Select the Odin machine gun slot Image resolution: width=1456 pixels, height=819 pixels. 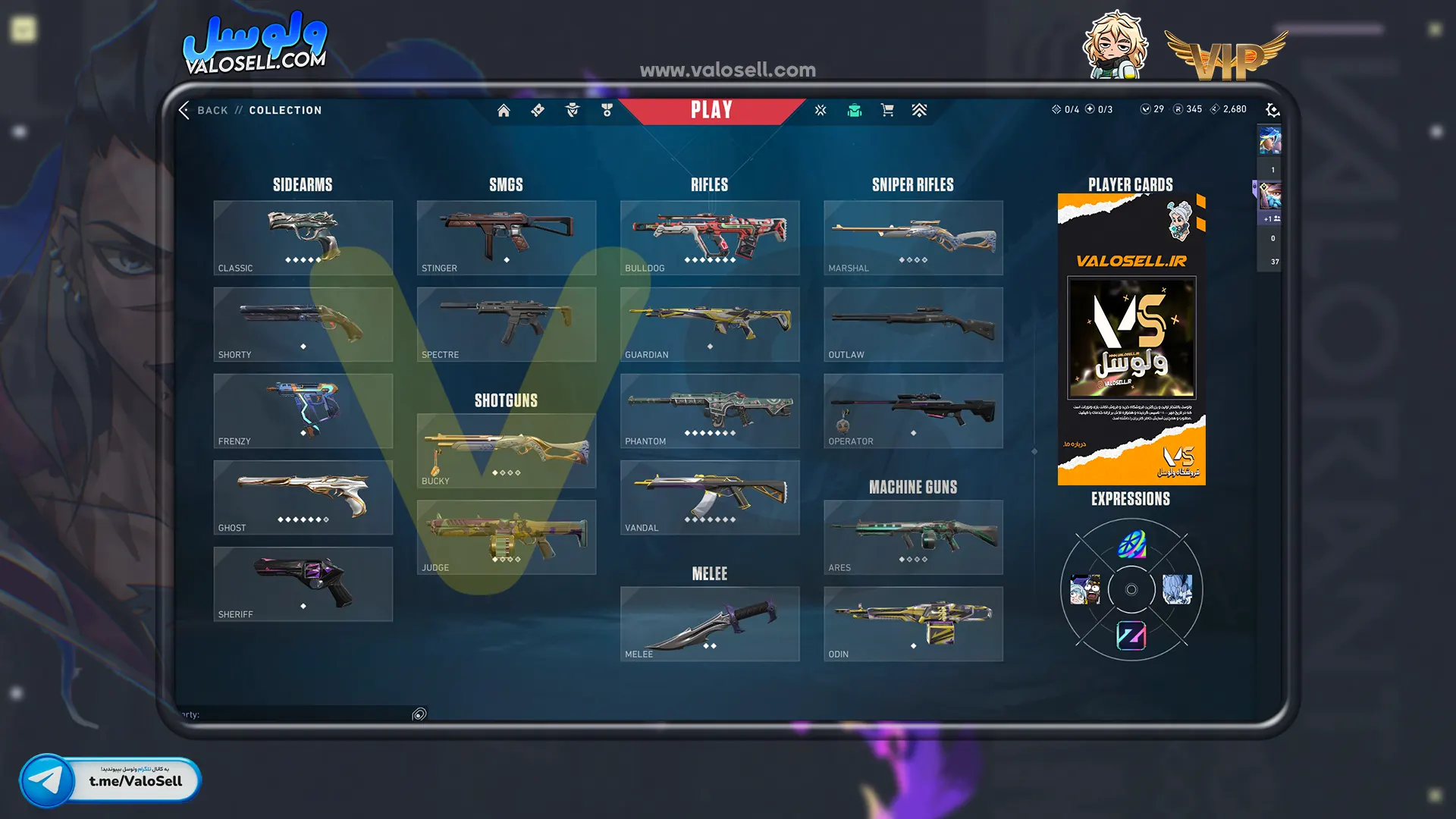(913, 623)
